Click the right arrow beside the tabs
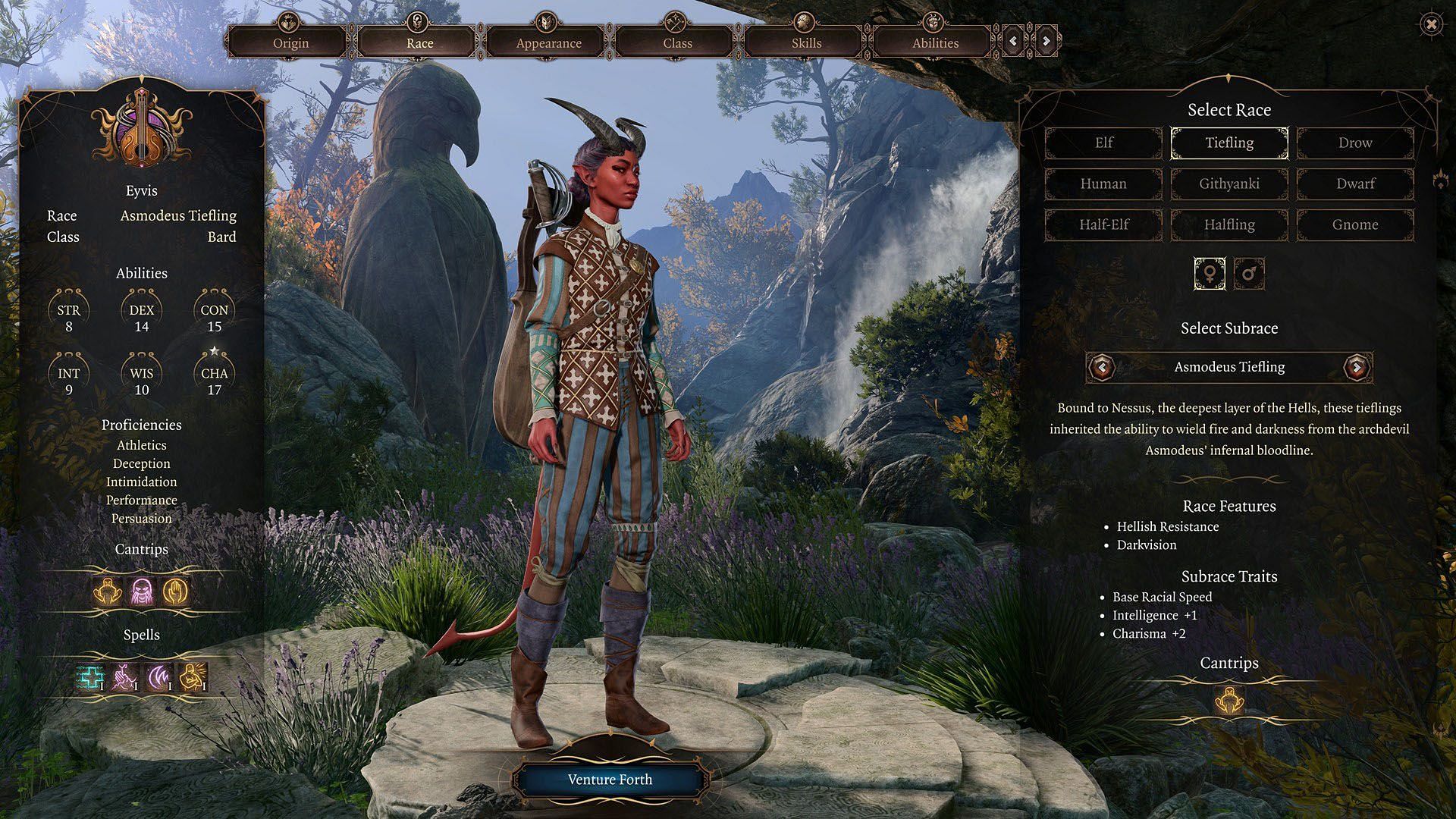Viewport: 1456px width, 819px height. pos(1046,41)
